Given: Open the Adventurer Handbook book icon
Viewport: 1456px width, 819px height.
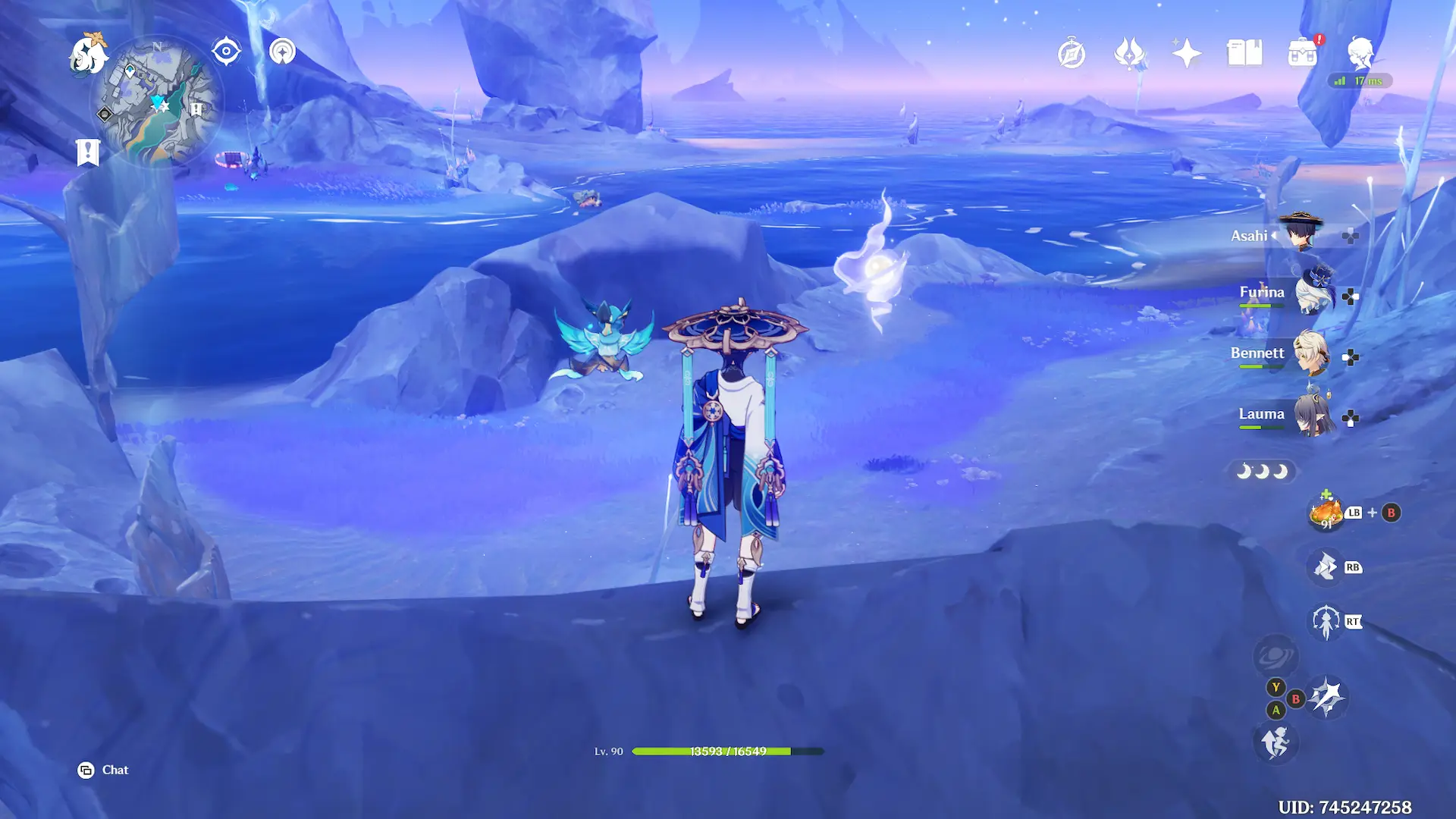Looking at the screenshot, I should tap(1244, 53).
